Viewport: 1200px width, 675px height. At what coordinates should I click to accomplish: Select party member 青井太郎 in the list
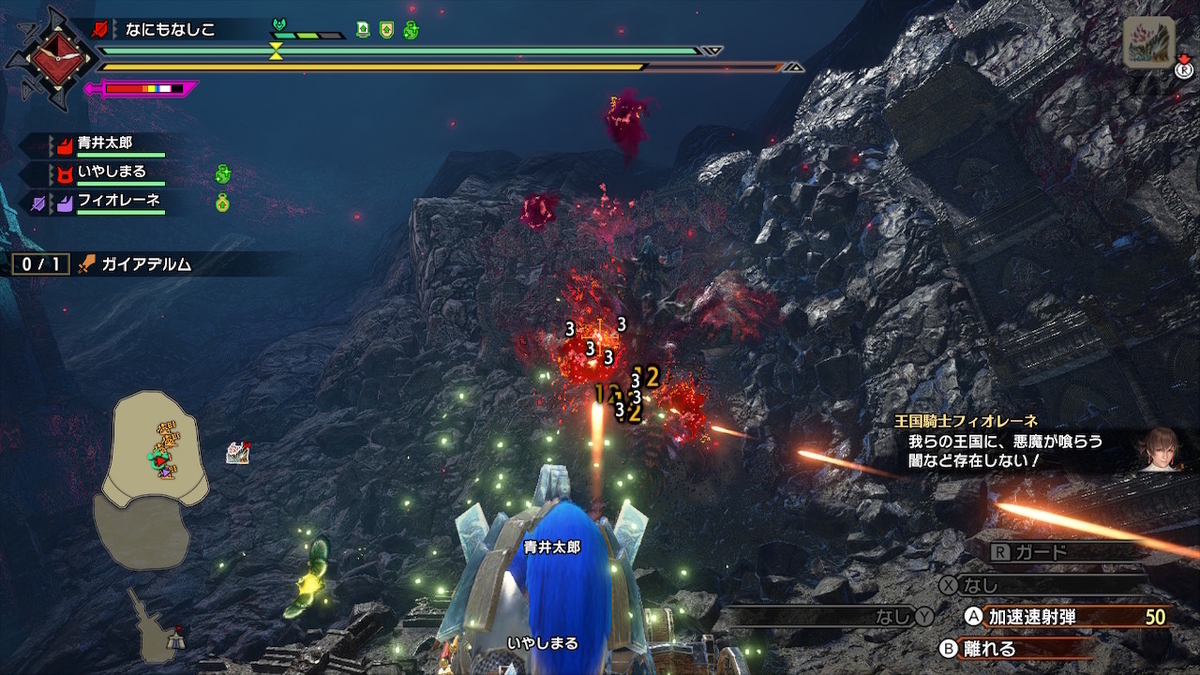[x=104, y=144]
